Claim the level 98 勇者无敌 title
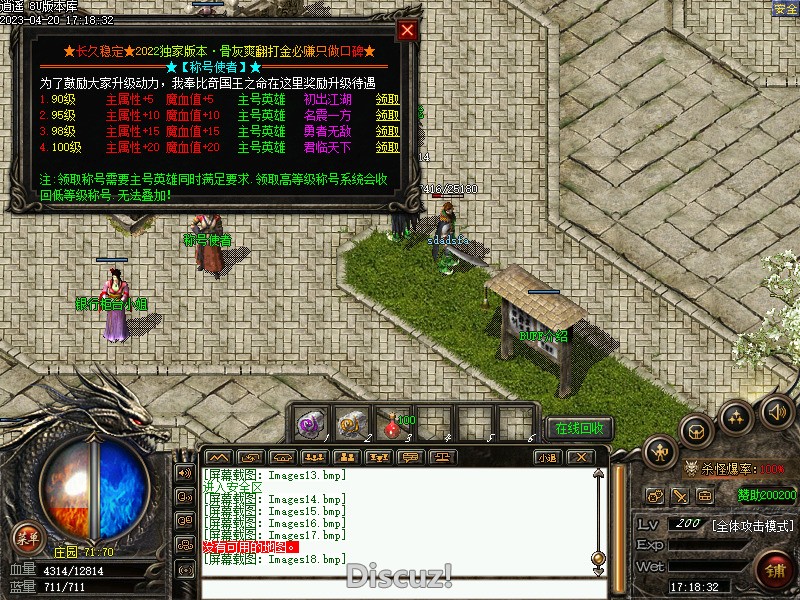The height and width of the screenshot is (600, 800). pyautogui.click(x=387, y=132)
